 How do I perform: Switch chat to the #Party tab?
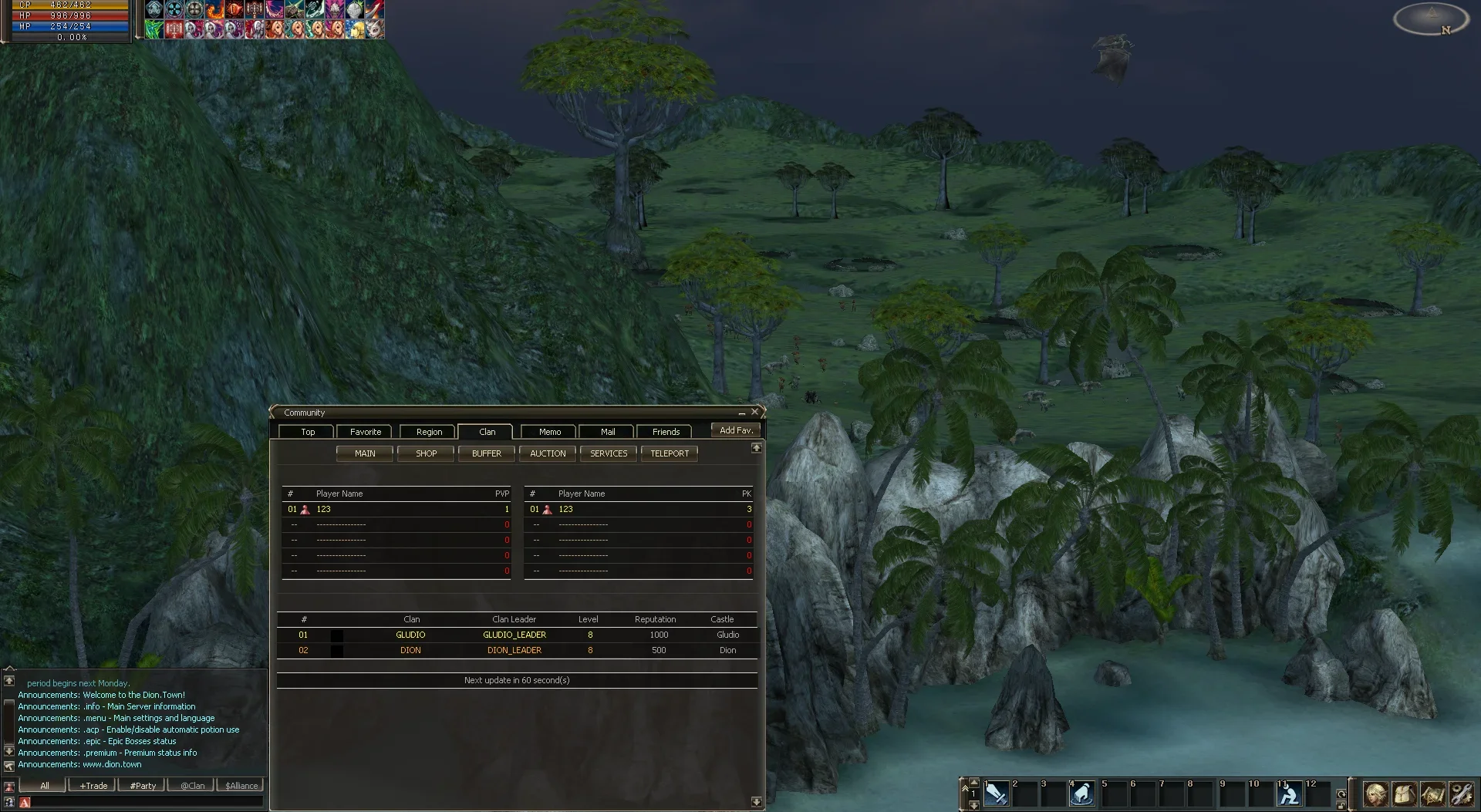(x=143, y=786)
